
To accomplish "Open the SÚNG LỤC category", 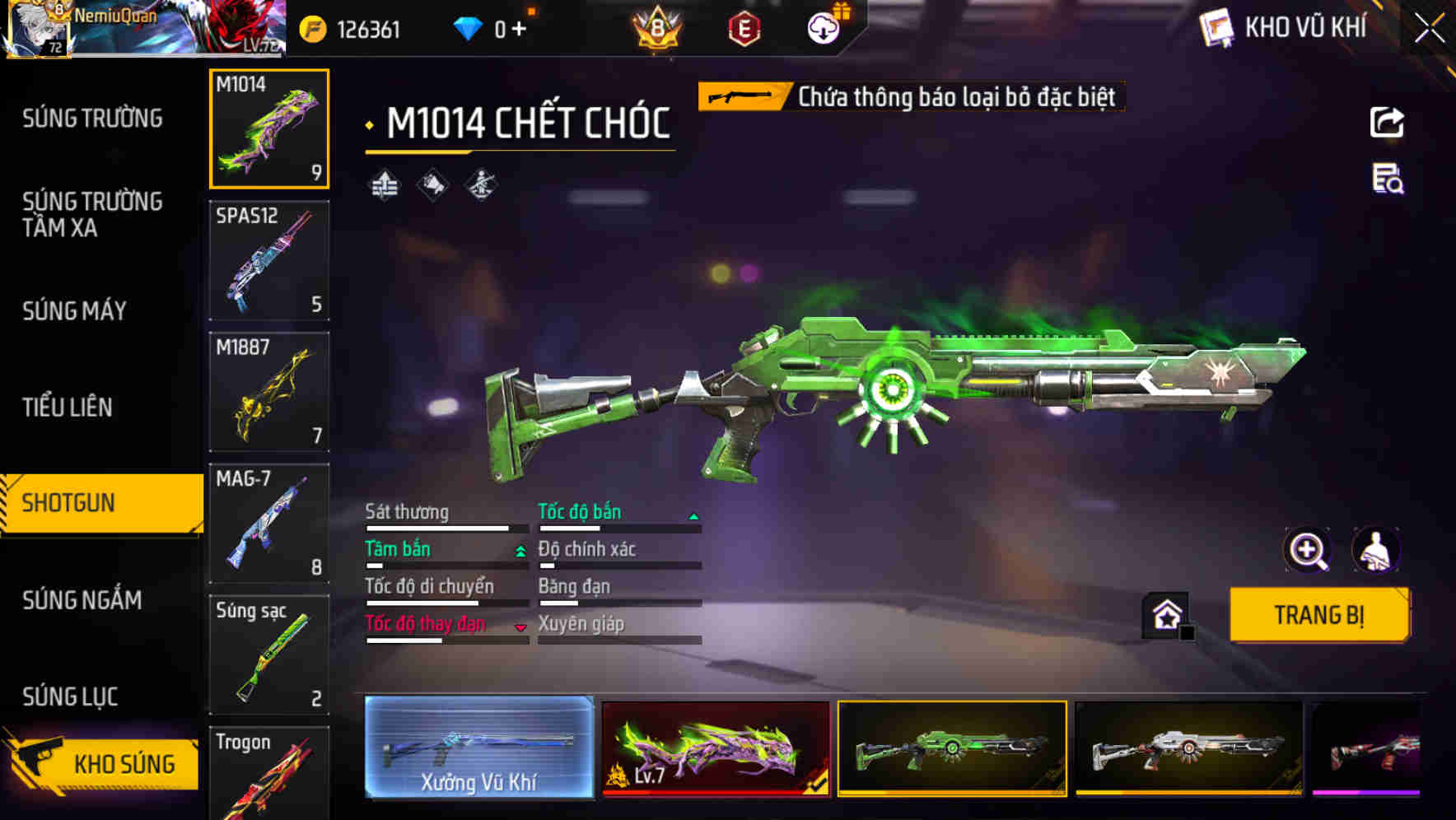I will coord(71,697).
